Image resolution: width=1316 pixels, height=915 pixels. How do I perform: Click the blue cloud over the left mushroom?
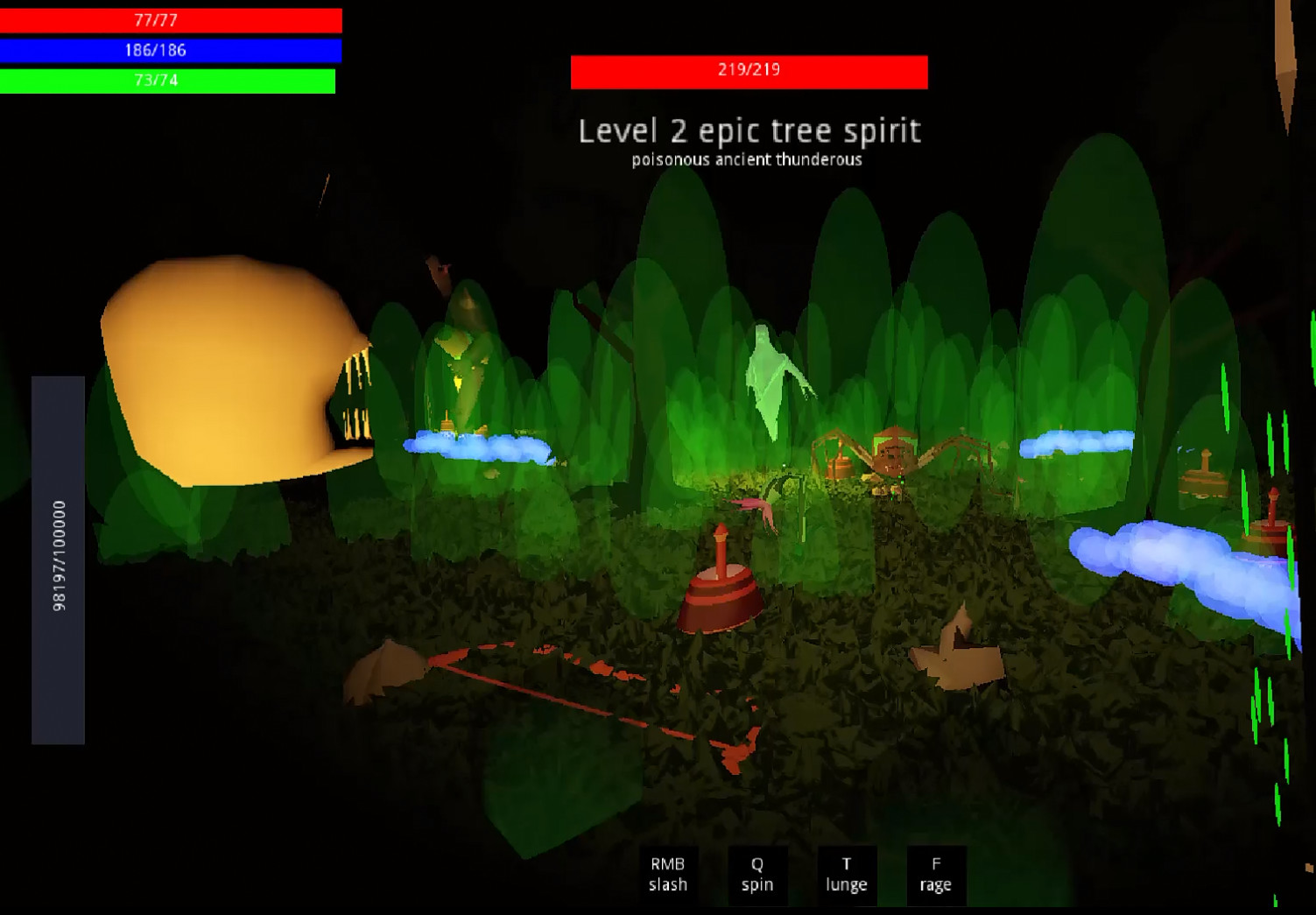pos(477,447)
